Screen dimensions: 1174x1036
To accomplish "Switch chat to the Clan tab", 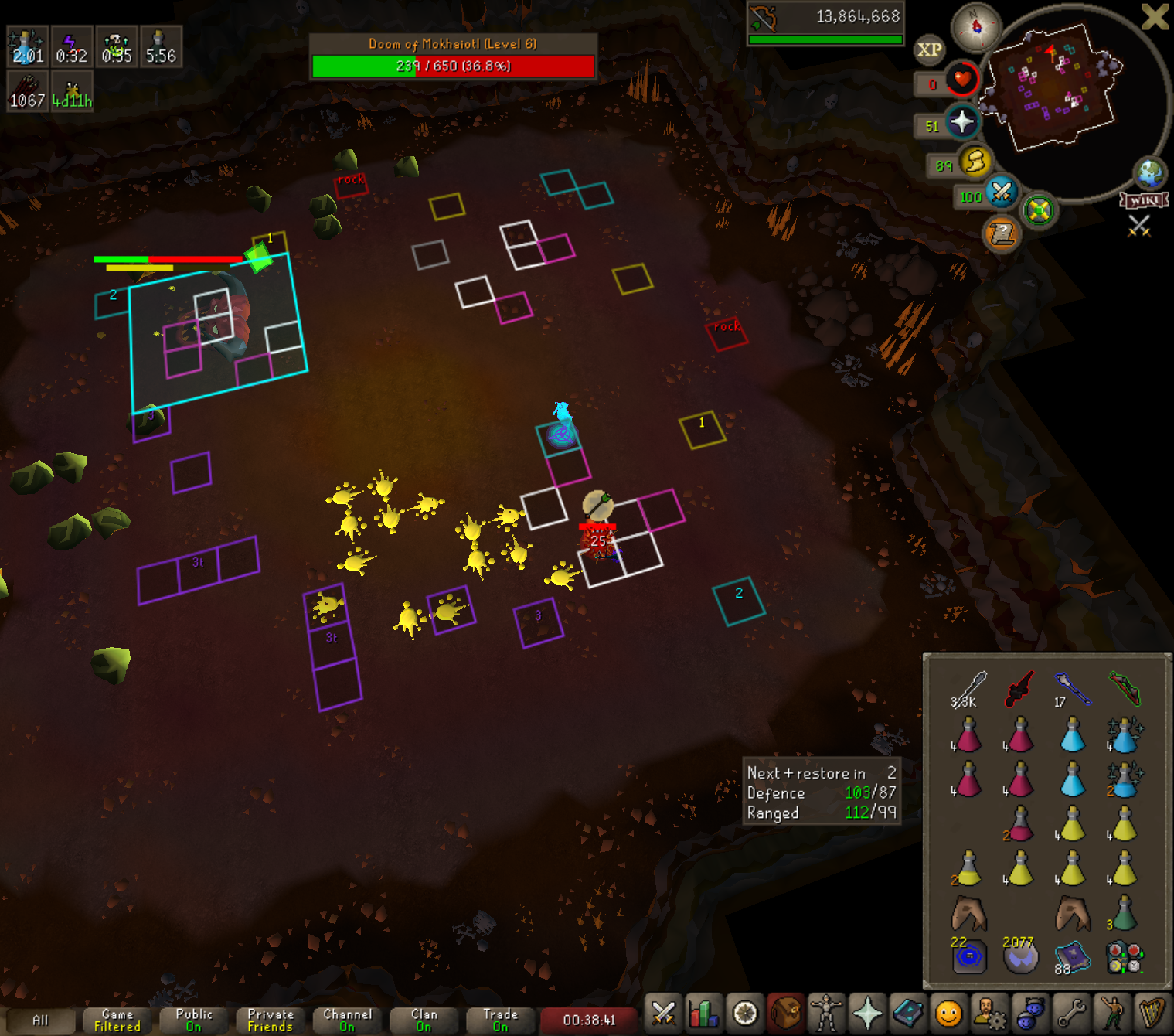I will coord(424,1020).
